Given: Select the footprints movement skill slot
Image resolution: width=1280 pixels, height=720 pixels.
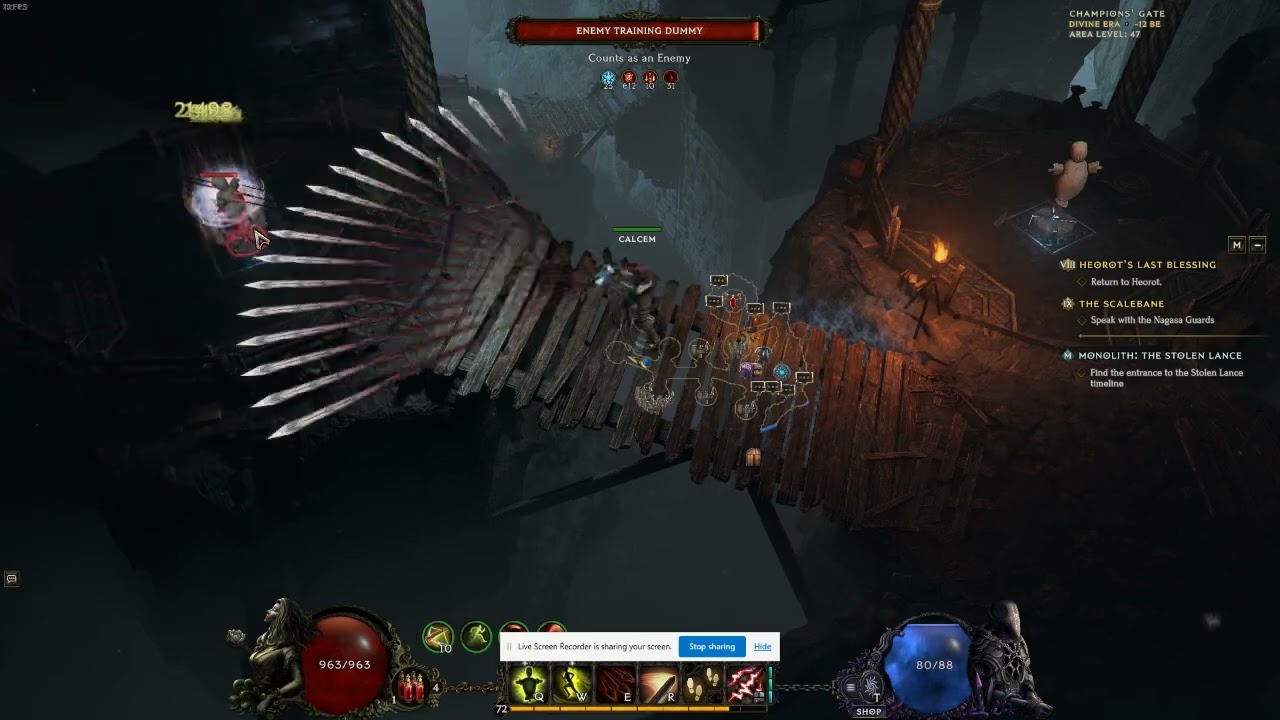Looking at the screenshot, I should [702, 685].
